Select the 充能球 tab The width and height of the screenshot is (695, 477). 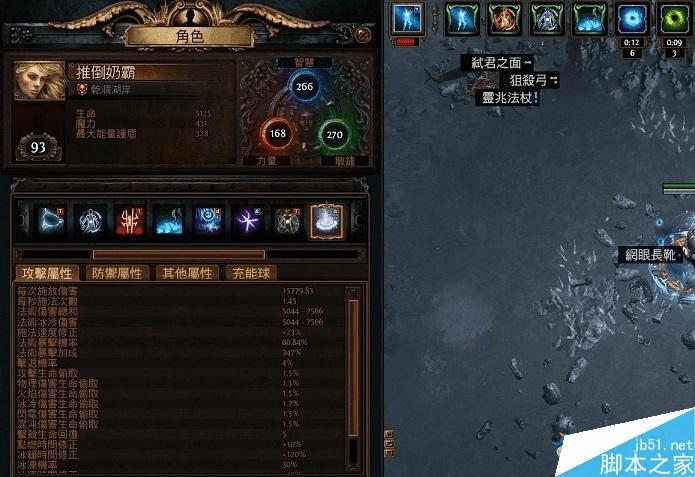click(250, 273)
